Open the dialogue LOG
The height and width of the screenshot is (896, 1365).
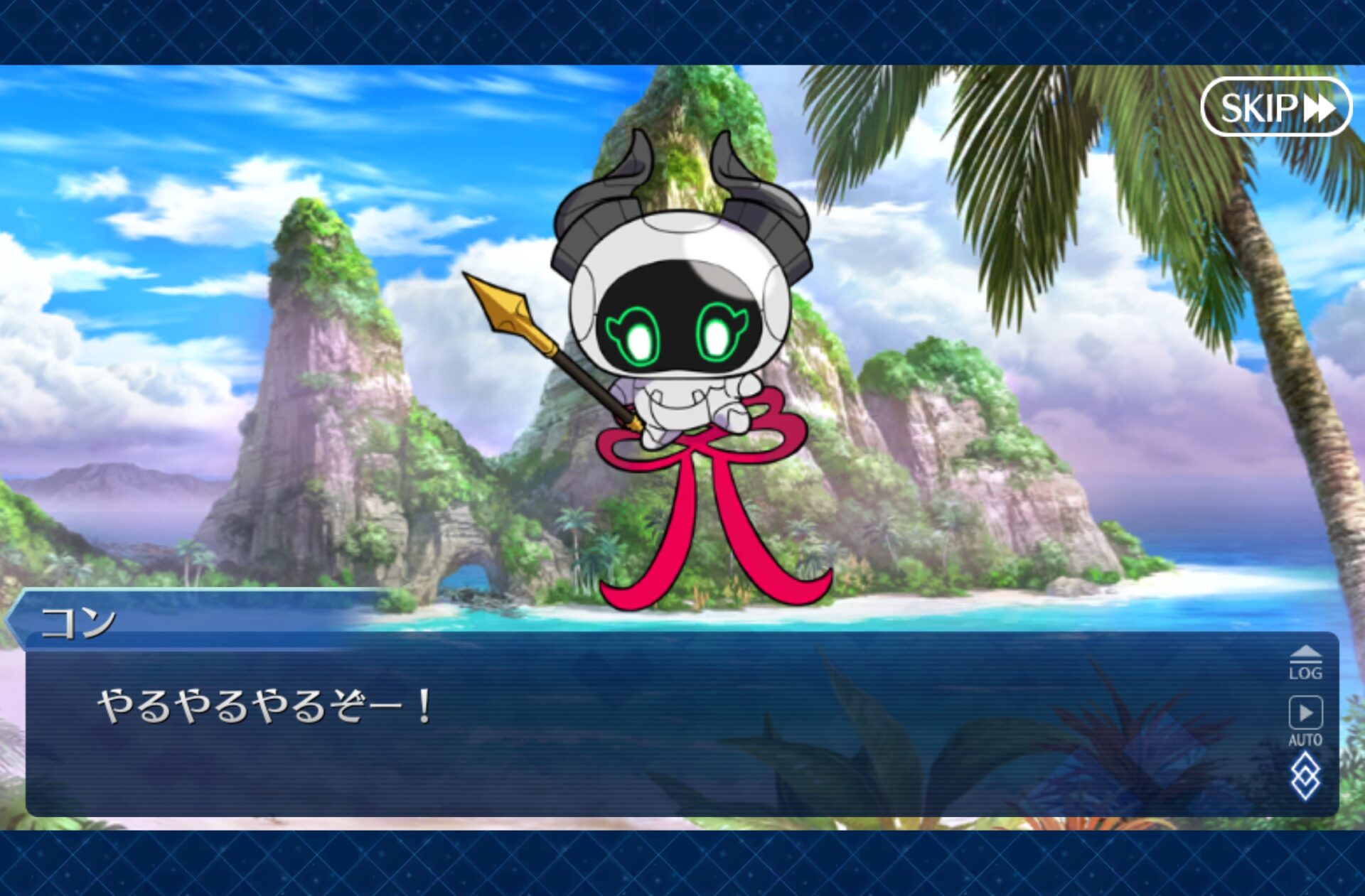1305,664
